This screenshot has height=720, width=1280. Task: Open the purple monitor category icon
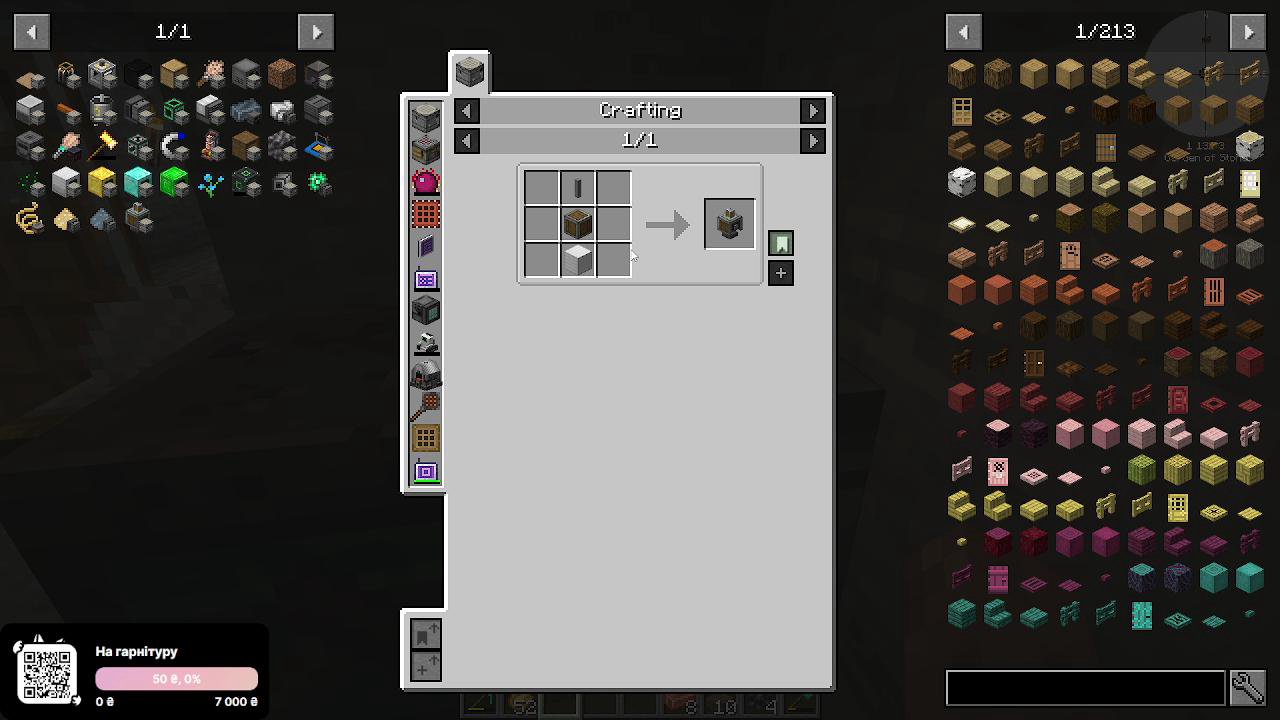click(x=425, y=280)
